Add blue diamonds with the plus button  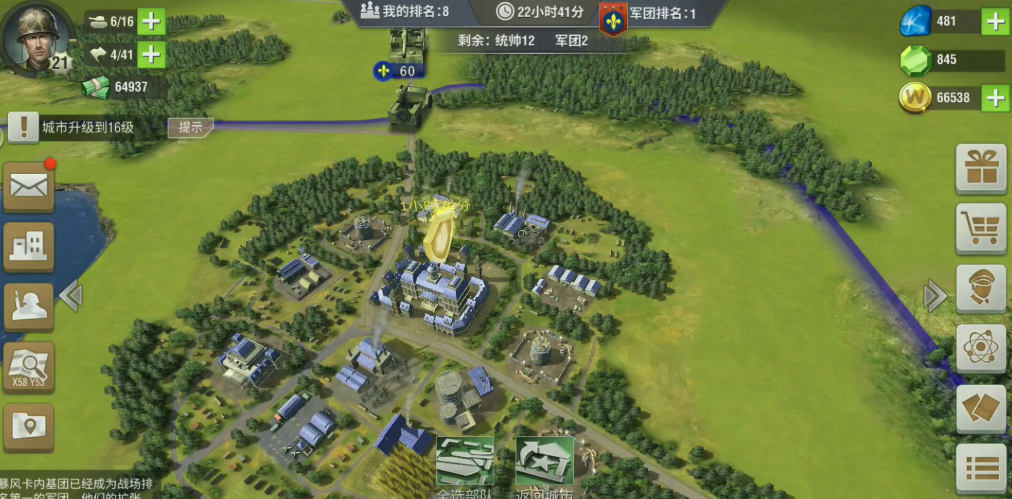coord(995,21)
